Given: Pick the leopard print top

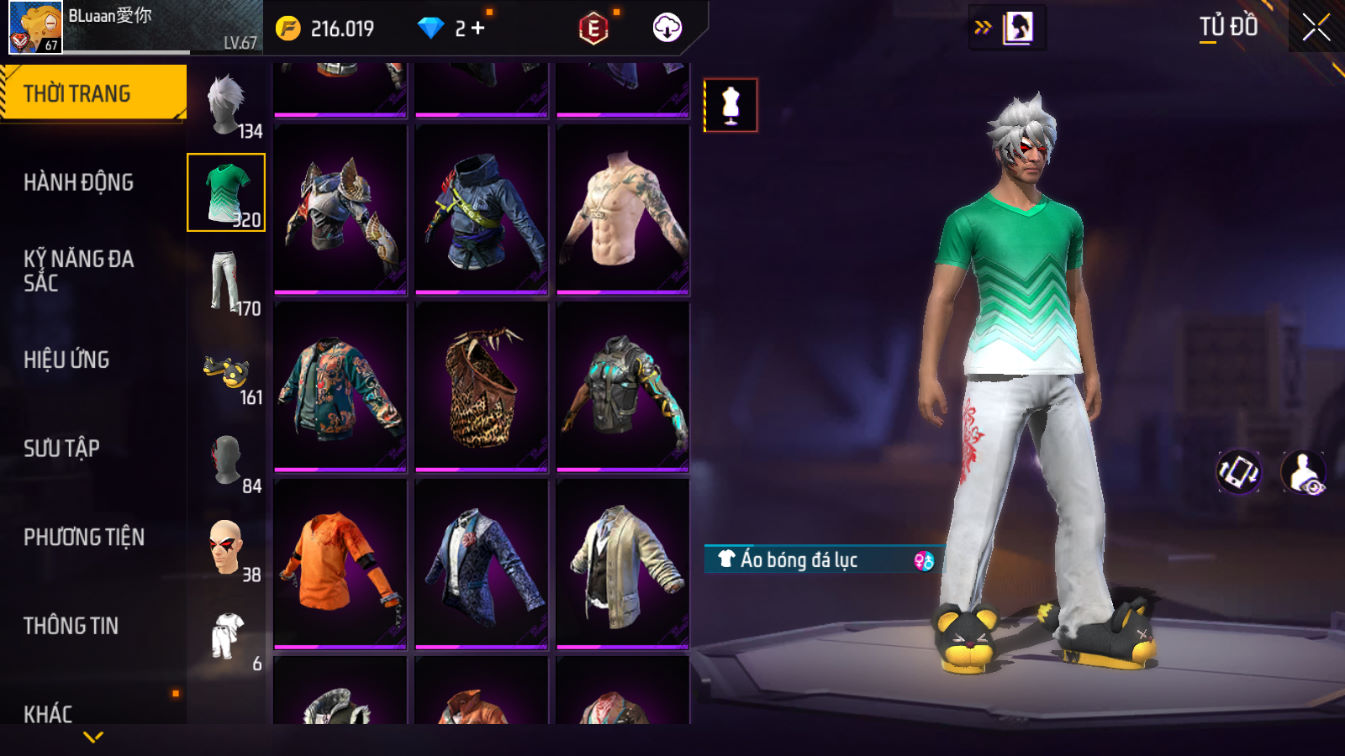Looking at the screenshot, I should [482, 386].
